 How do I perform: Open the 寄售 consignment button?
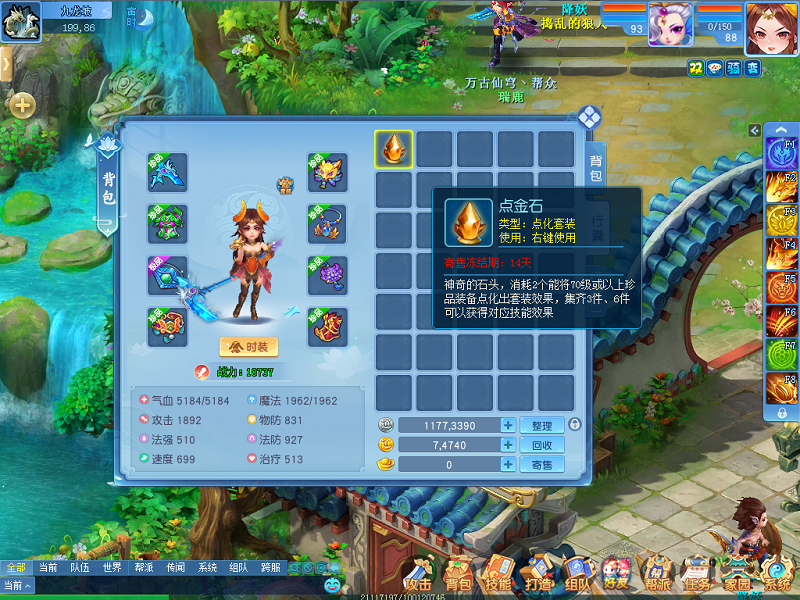click(542, 464)
